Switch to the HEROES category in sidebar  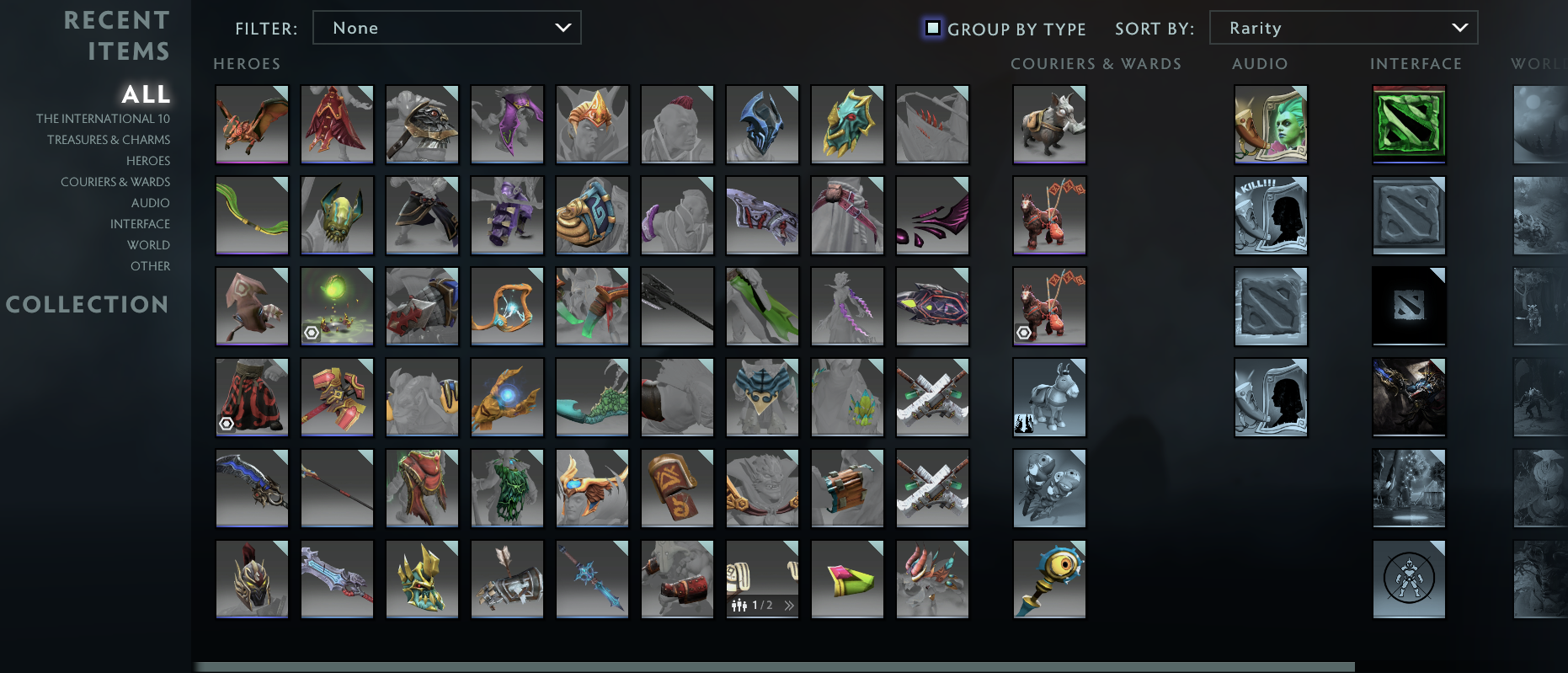[148, 160]
